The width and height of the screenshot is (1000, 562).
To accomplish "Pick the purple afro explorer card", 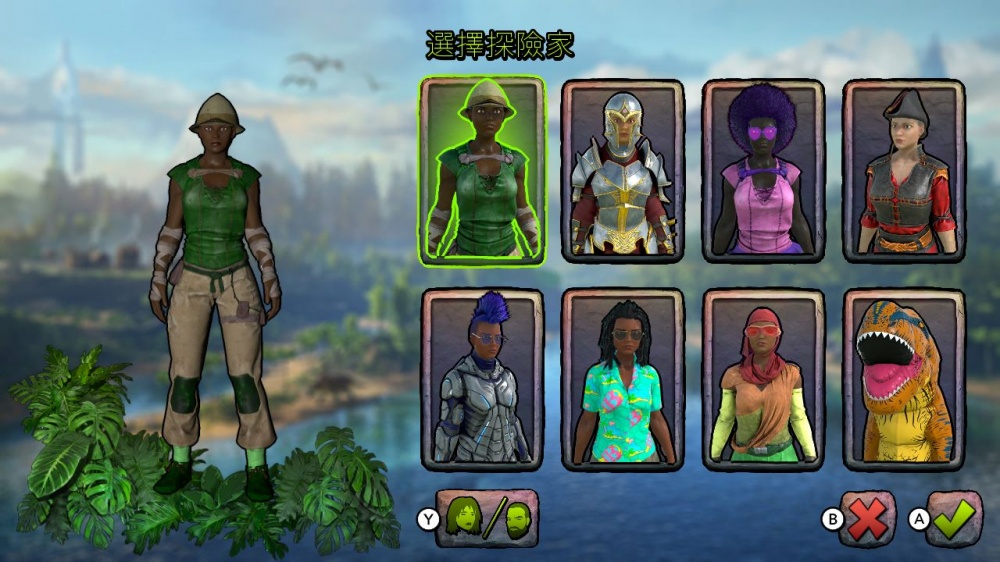I will [x=763, y=170].
